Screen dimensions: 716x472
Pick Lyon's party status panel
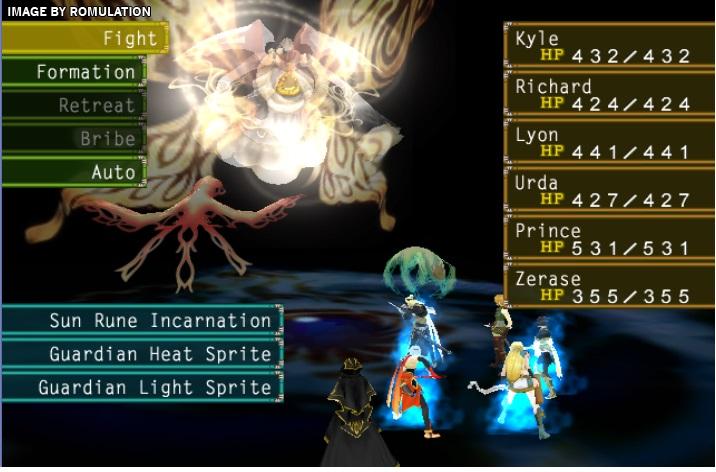click(607, 143)
